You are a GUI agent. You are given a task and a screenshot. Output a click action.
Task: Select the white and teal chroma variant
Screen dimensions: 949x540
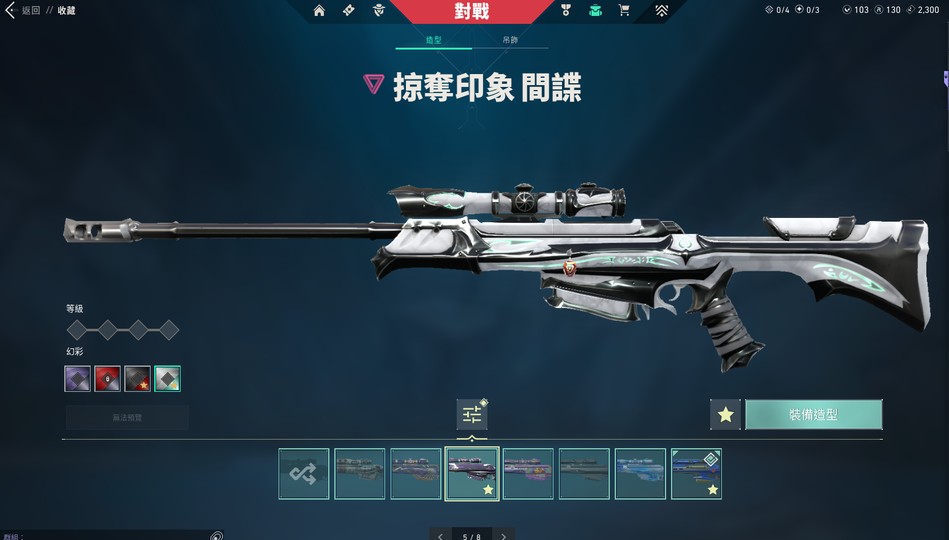[x=168, y=379]
